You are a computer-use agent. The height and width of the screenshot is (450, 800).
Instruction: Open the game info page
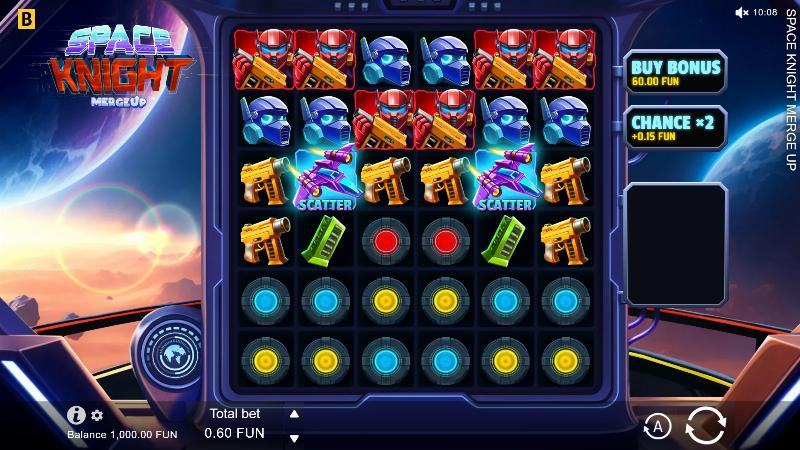[76, 415]
